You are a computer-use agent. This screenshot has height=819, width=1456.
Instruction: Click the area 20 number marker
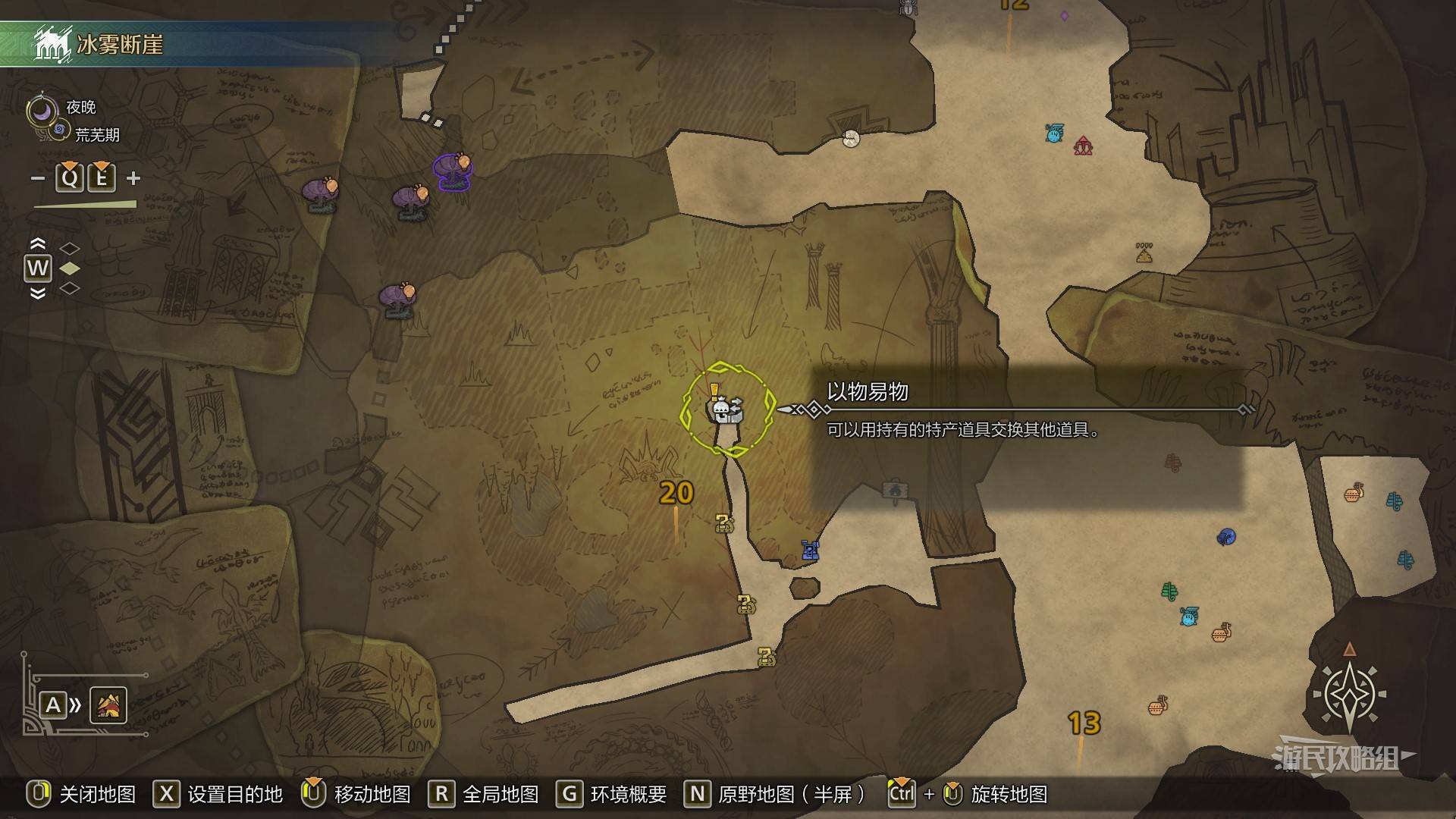pyautogui.click(x=676, y=494)
